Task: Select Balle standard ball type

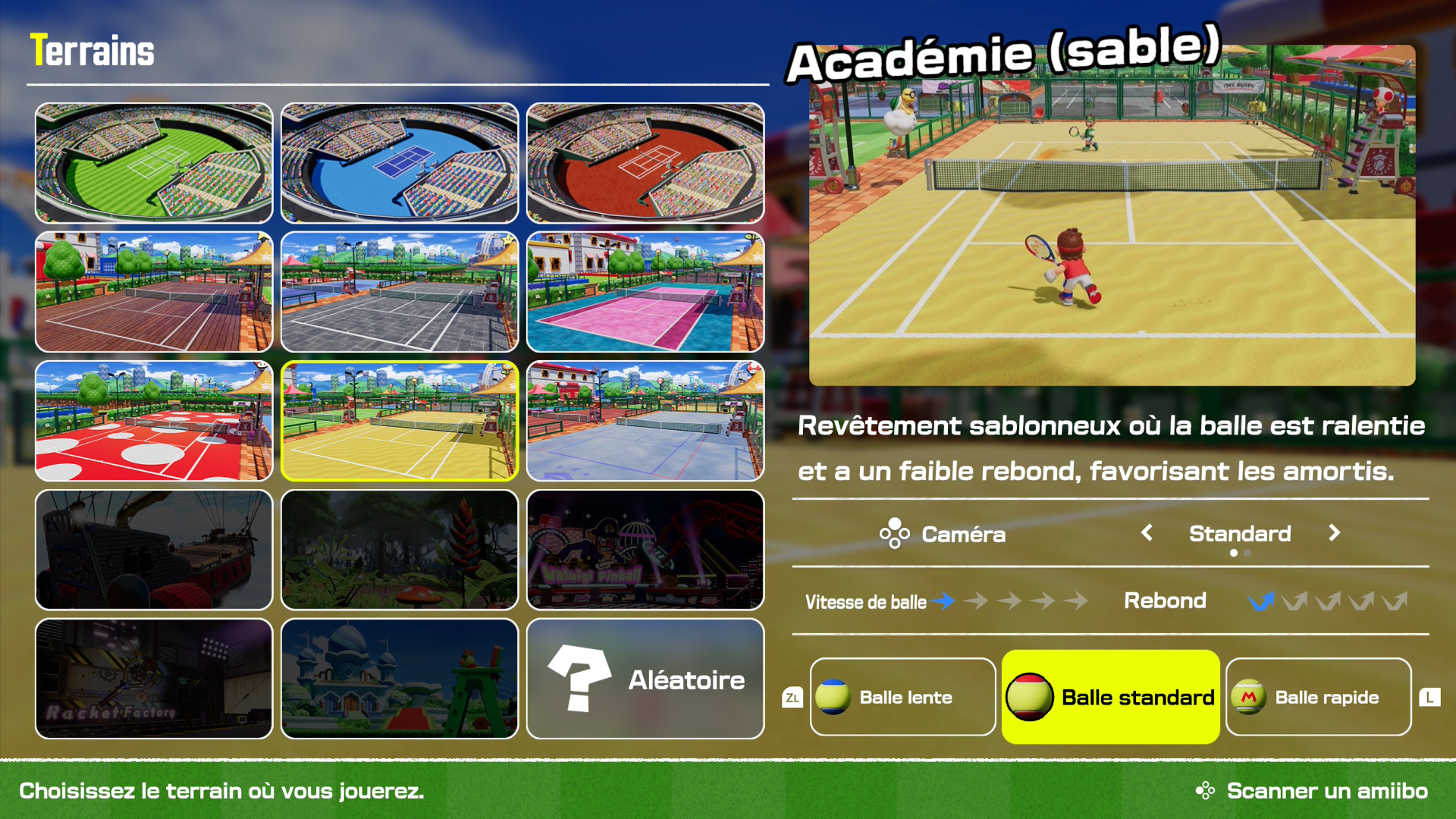Action: (1111, 697)
